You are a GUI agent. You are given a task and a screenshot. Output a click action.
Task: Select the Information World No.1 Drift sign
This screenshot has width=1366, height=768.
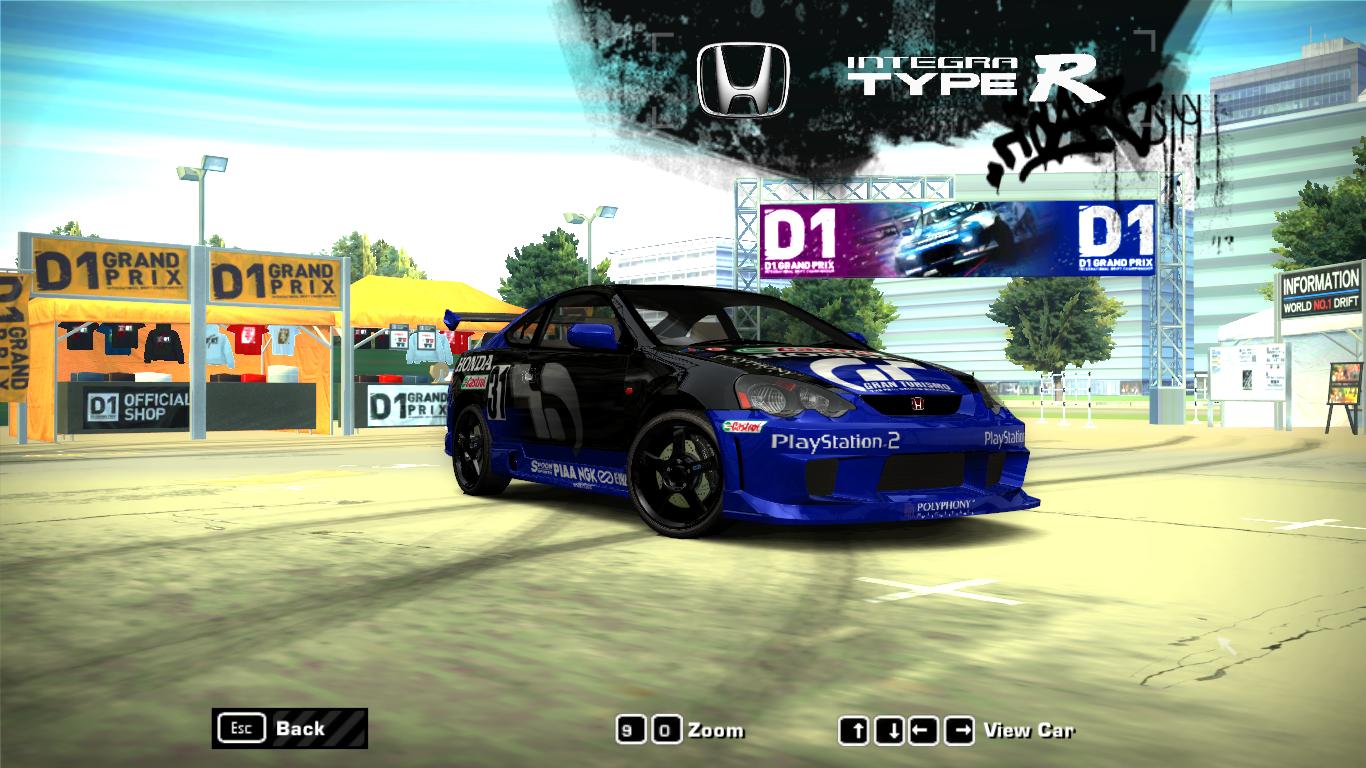coord(1318,288)
